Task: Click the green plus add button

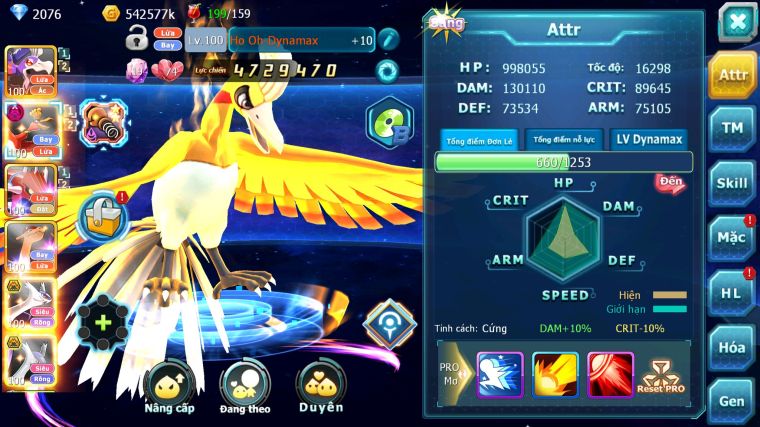Action: (x=103, y=323)
